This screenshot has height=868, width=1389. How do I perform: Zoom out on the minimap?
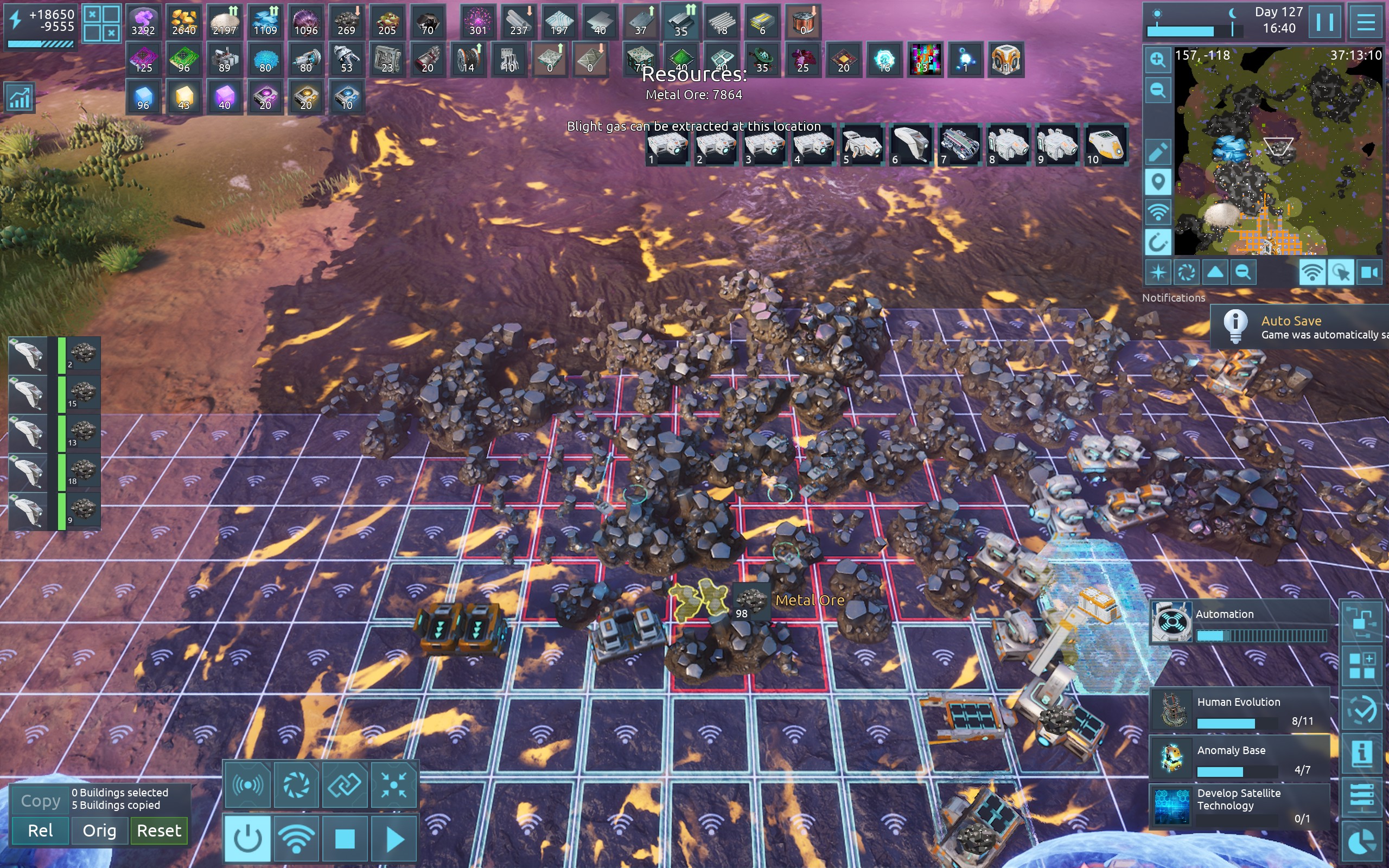(x=1157, y=90)
